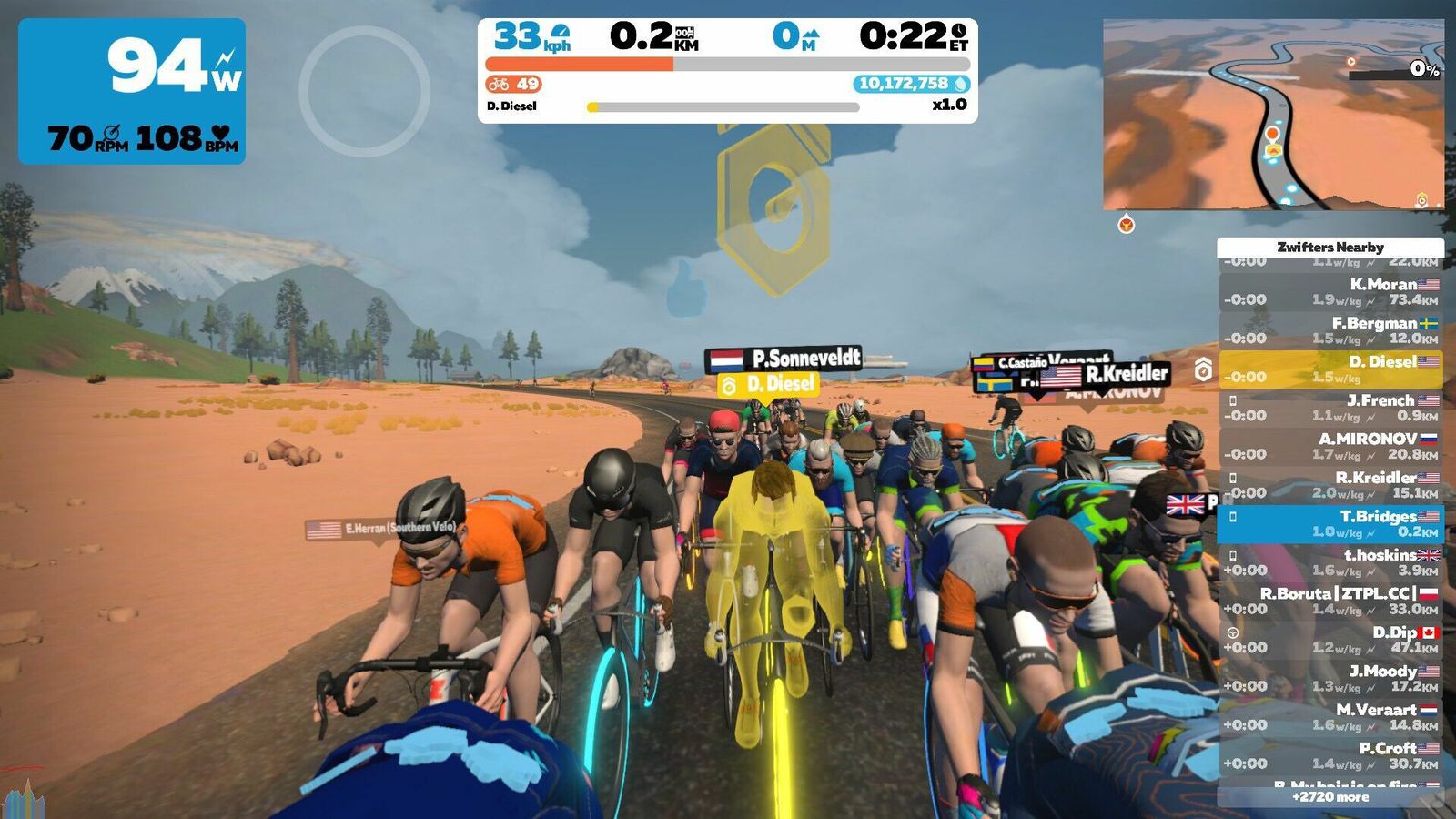Choose t.hoskins from the rider list
Image resolution: width=1456 pixels, height=819 pixels.
tap(1330, 562)
